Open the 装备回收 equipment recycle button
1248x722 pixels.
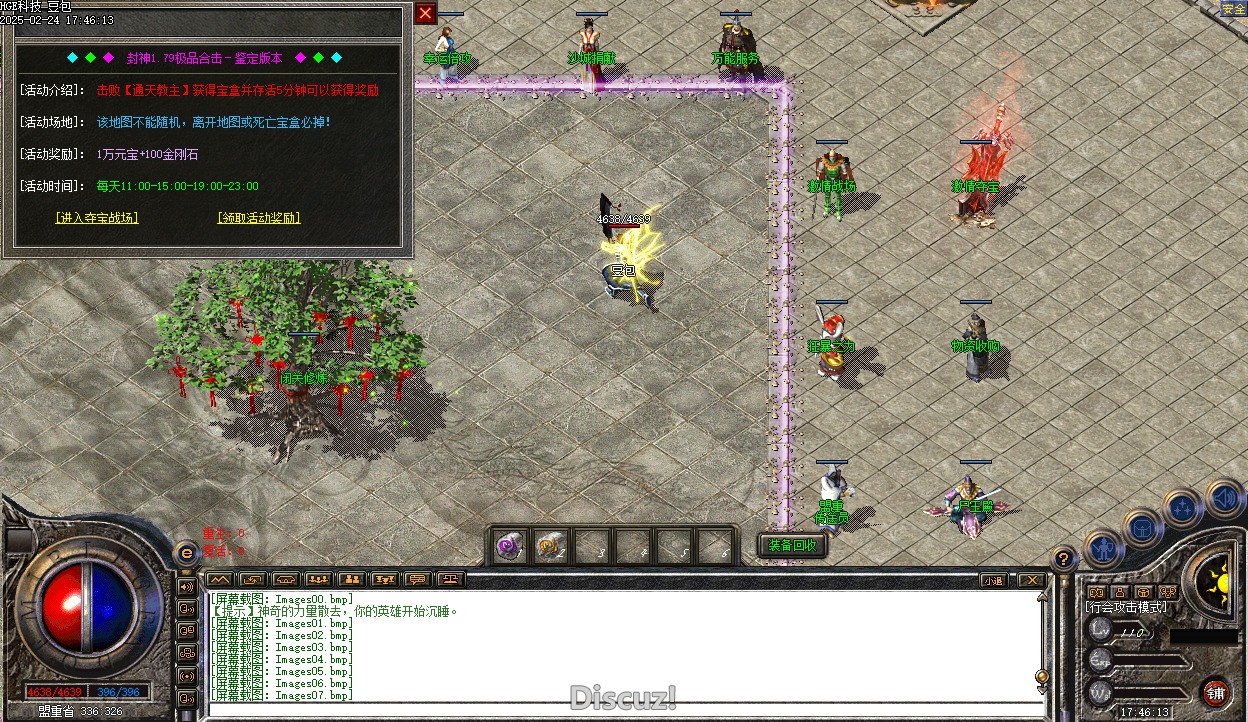[x=793, y=546]
